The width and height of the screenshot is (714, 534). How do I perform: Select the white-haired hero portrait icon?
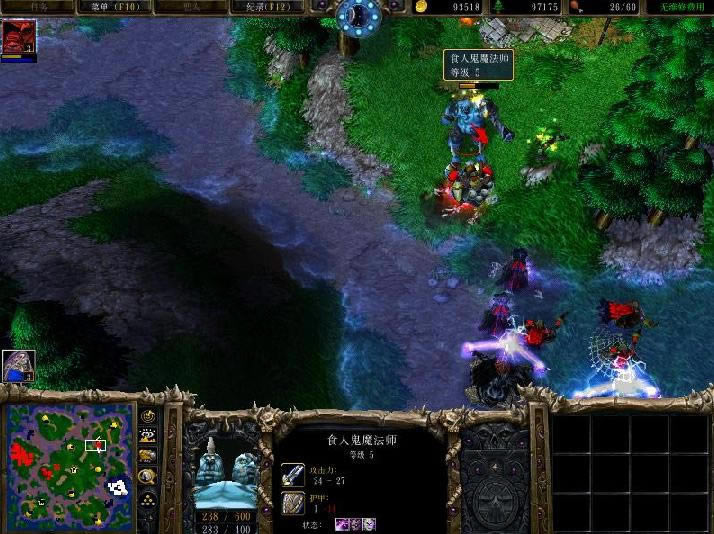pyautogui.click(x=18, y=366)
